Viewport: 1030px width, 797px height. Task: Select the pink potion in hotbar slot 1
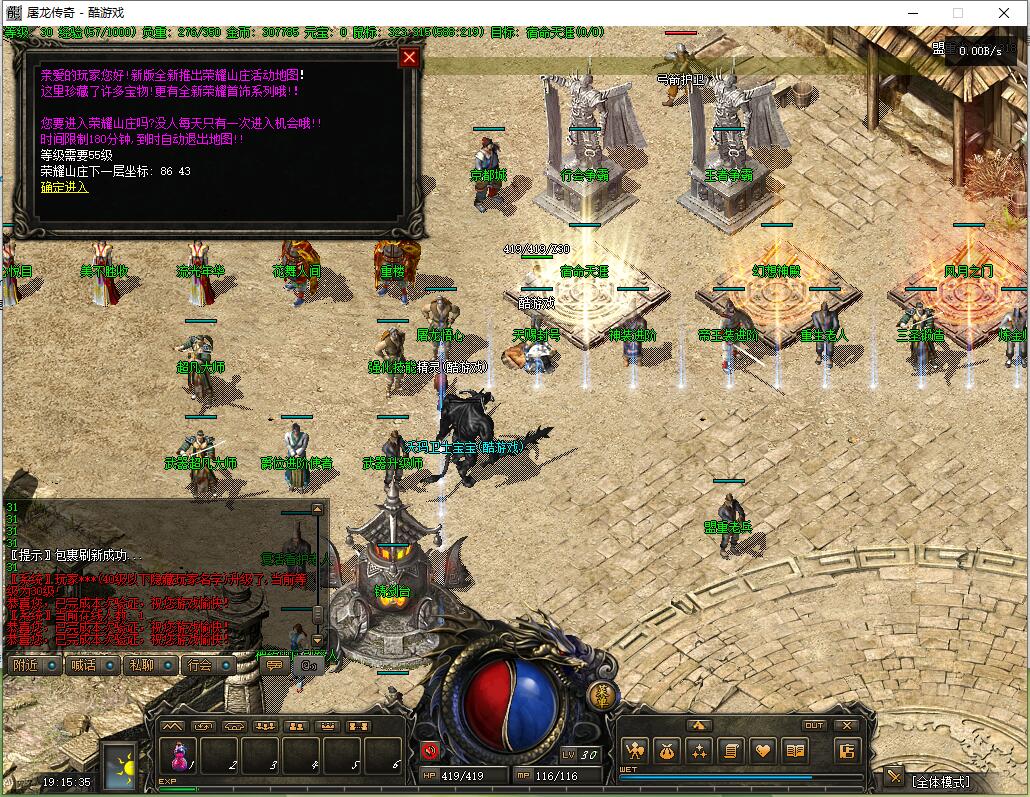179,755
